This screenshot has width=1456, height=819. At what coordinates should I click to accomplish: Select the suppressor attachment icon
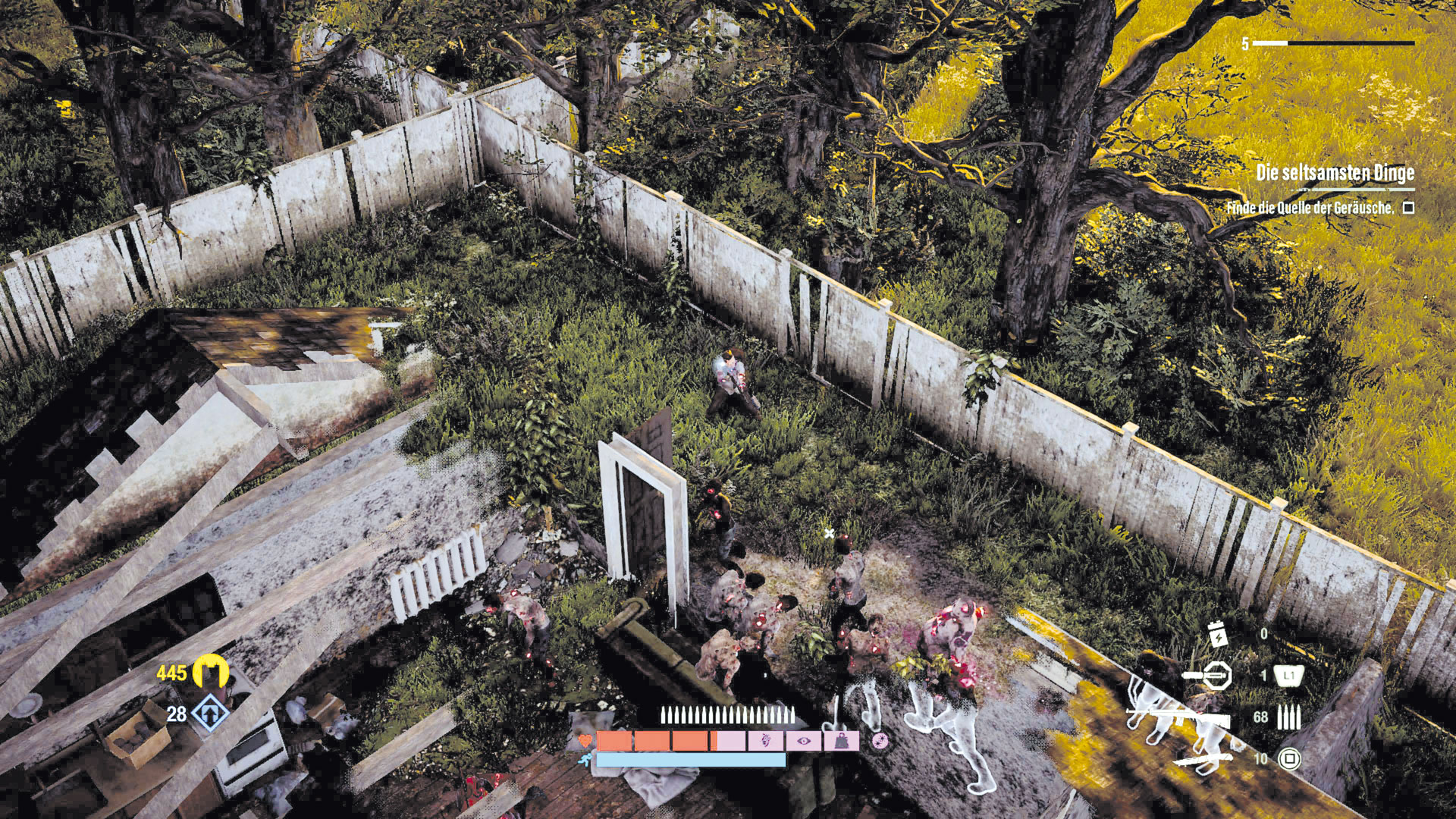(x=1218, y=675)
